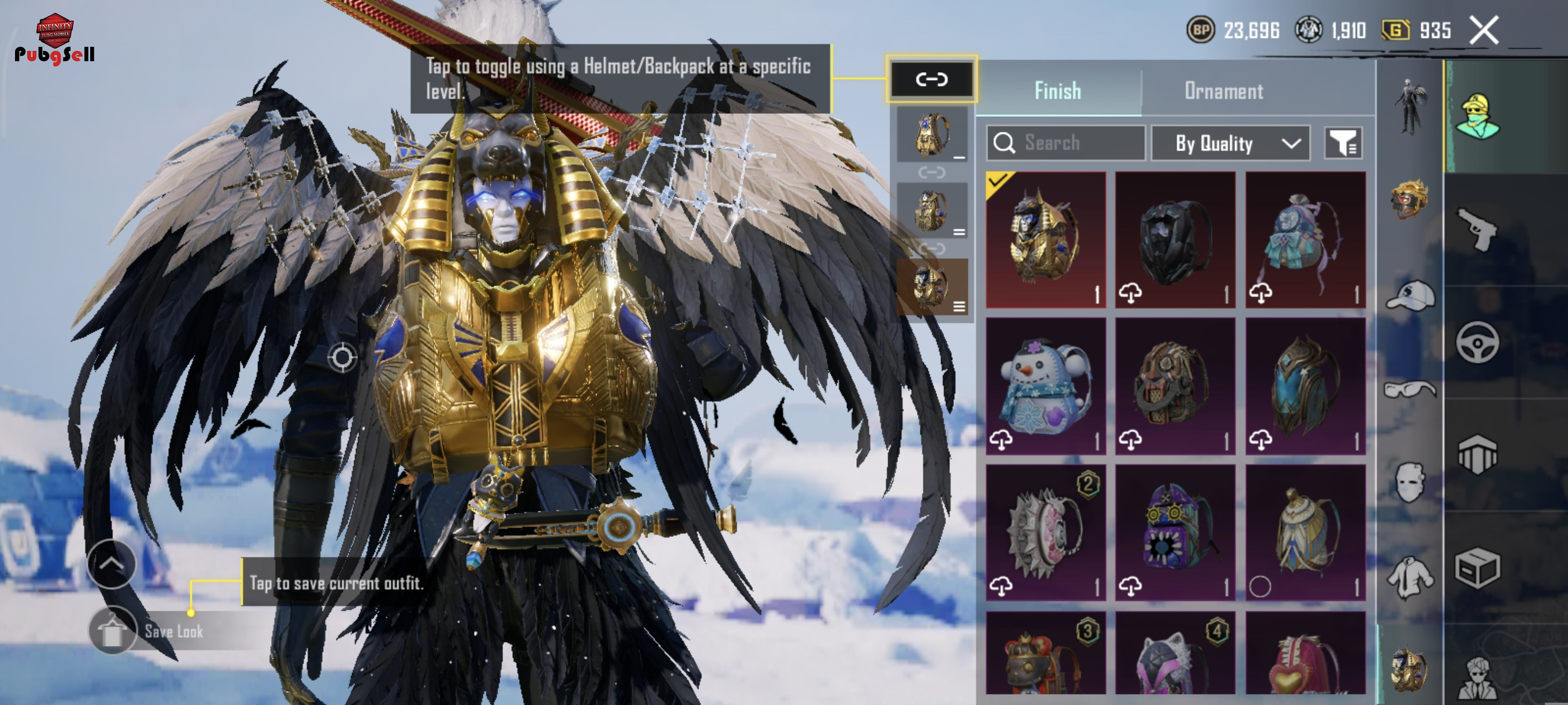Select the equipped golden pharaoh backpack skin
Viewport: 1568px width, 705px height.
click(x=1046, y=240)
